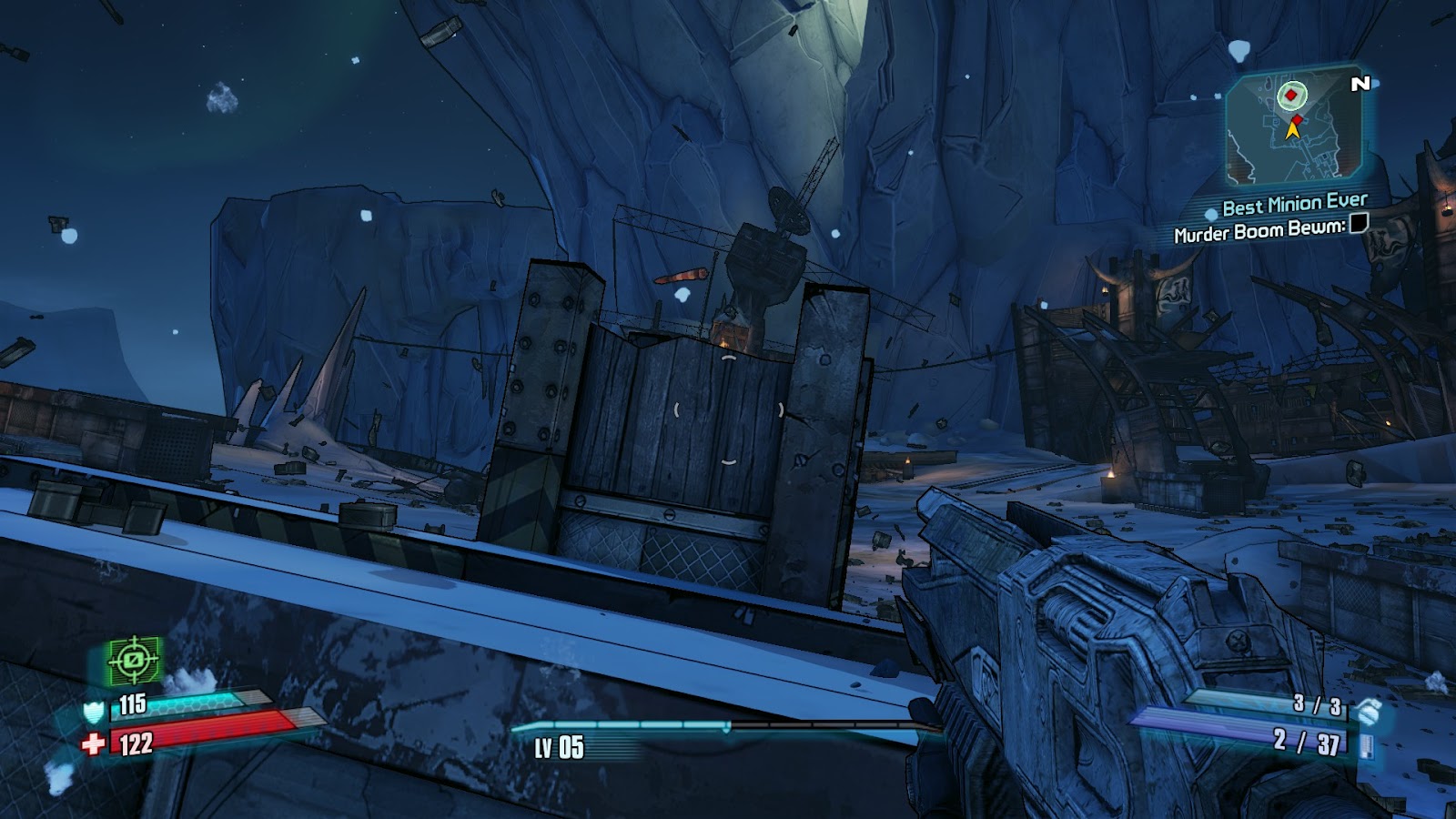Select the Best Minion Ever quest tracker
Screen dimensions: 1456x819
1294,204
